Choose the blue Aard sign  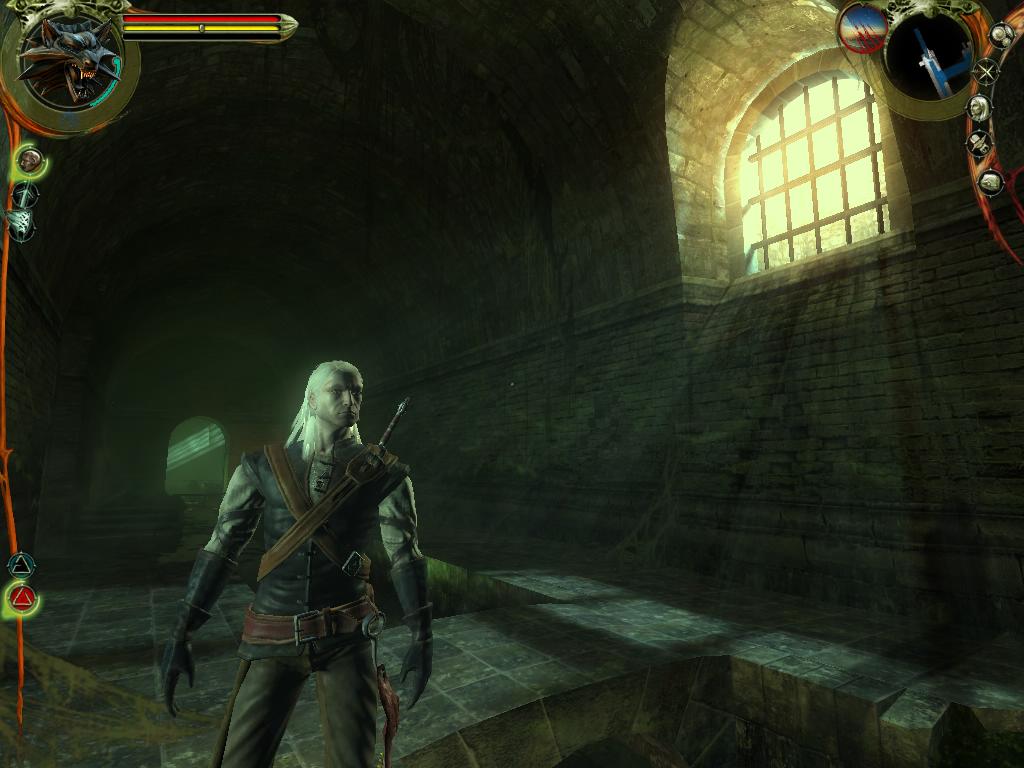20,566
